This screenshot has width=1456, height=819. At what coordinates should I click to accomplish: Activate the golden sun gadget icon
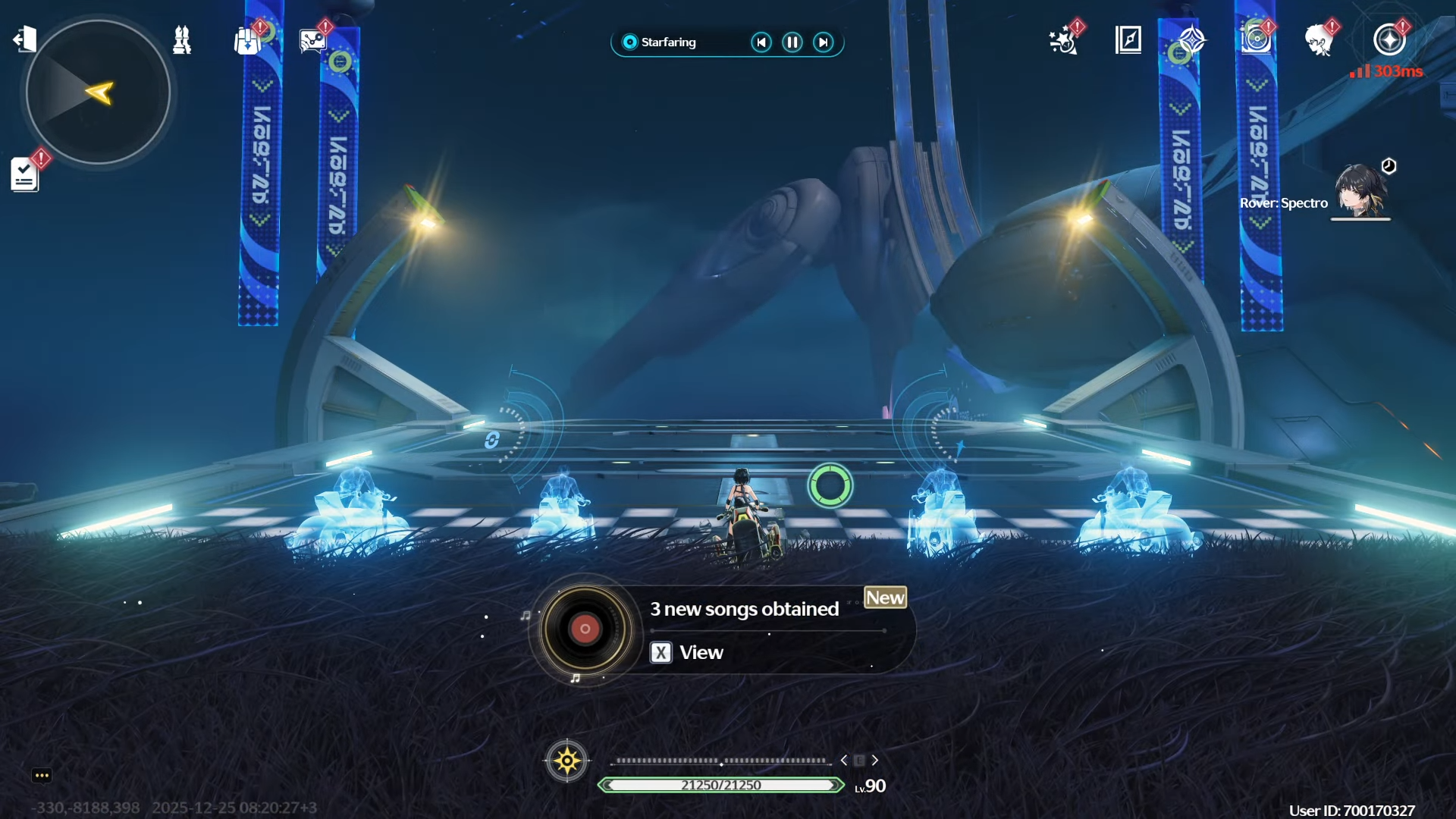click(566, 760)
